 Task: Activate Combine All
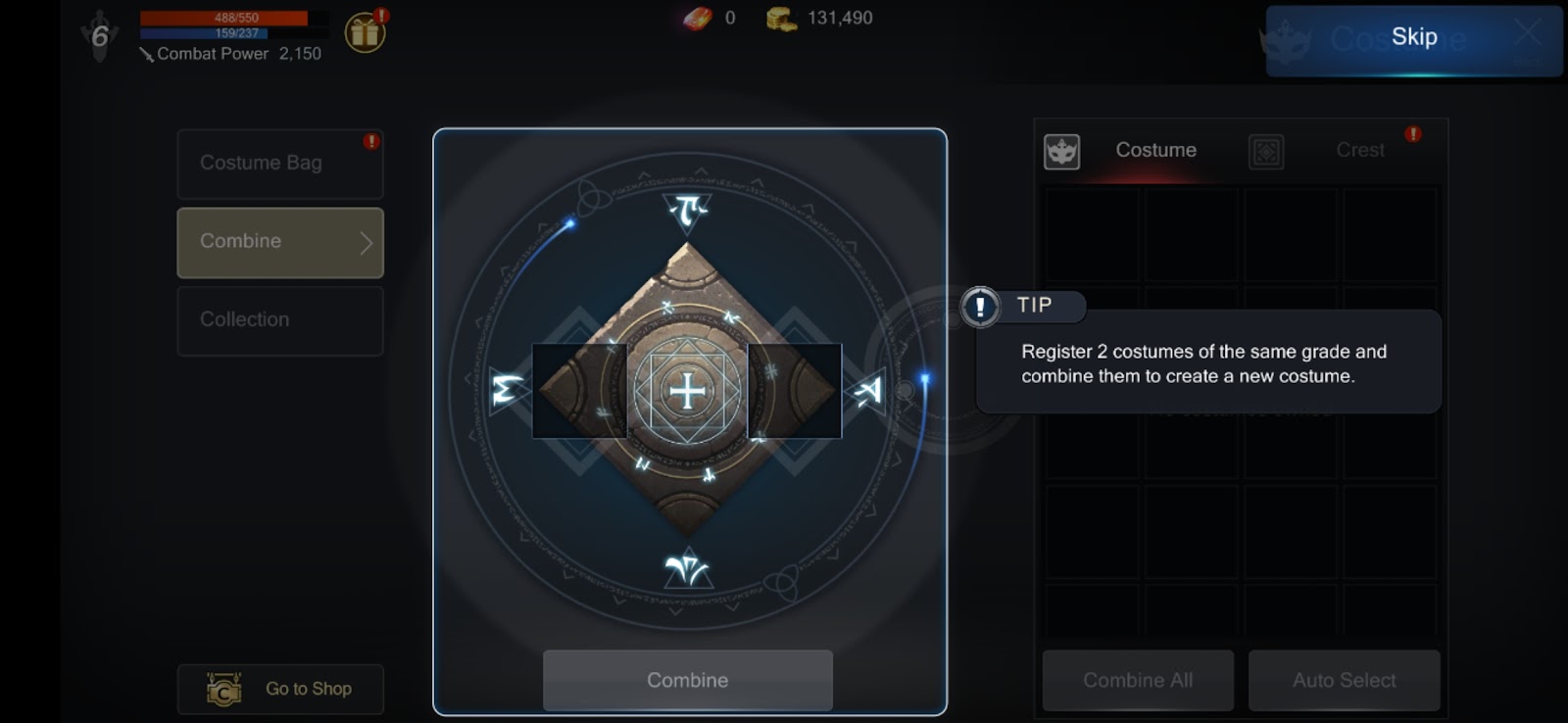[x=1137, y=680]
